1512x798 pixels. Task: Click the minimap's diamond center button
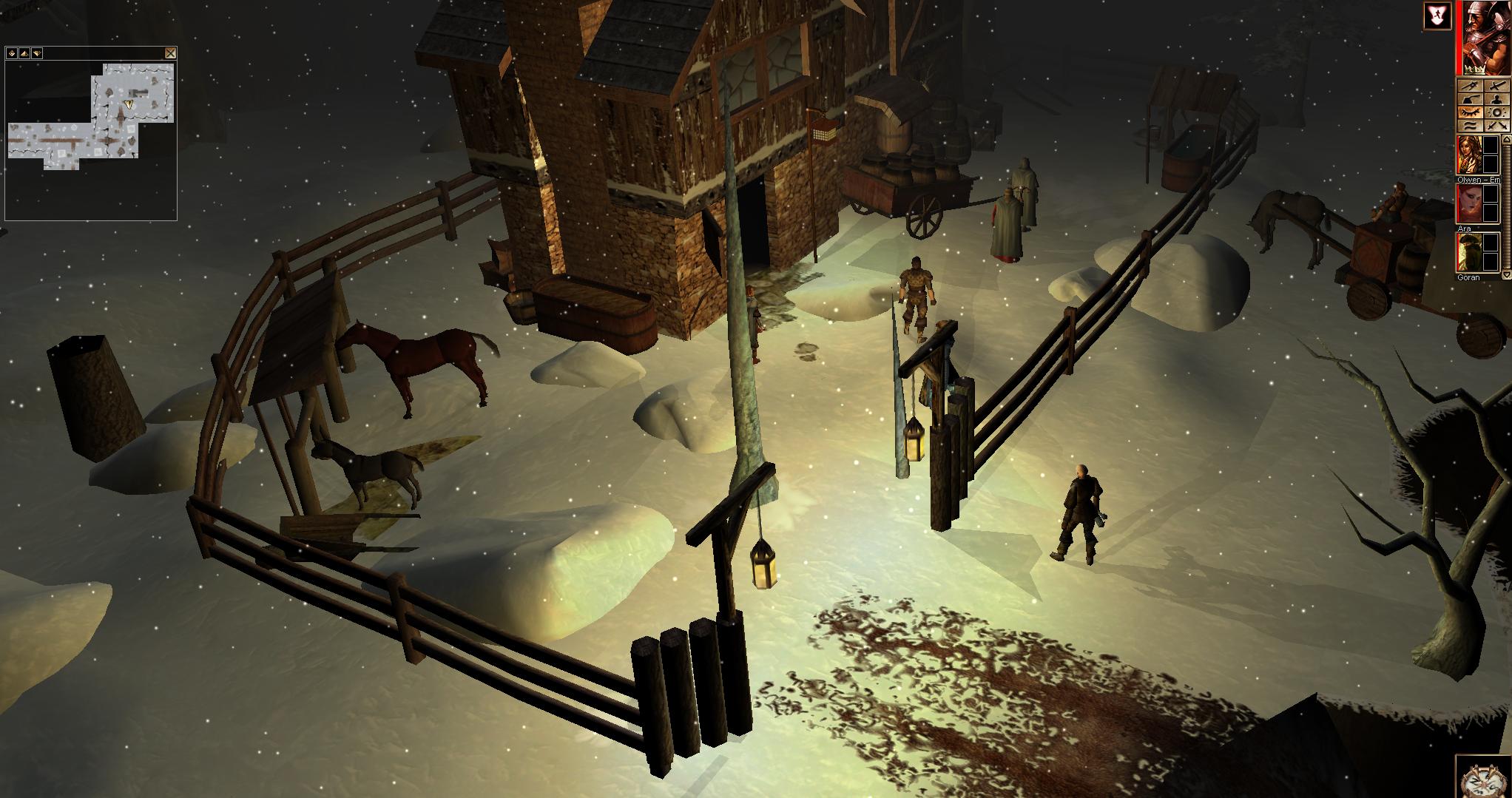(x=12, y=53)
